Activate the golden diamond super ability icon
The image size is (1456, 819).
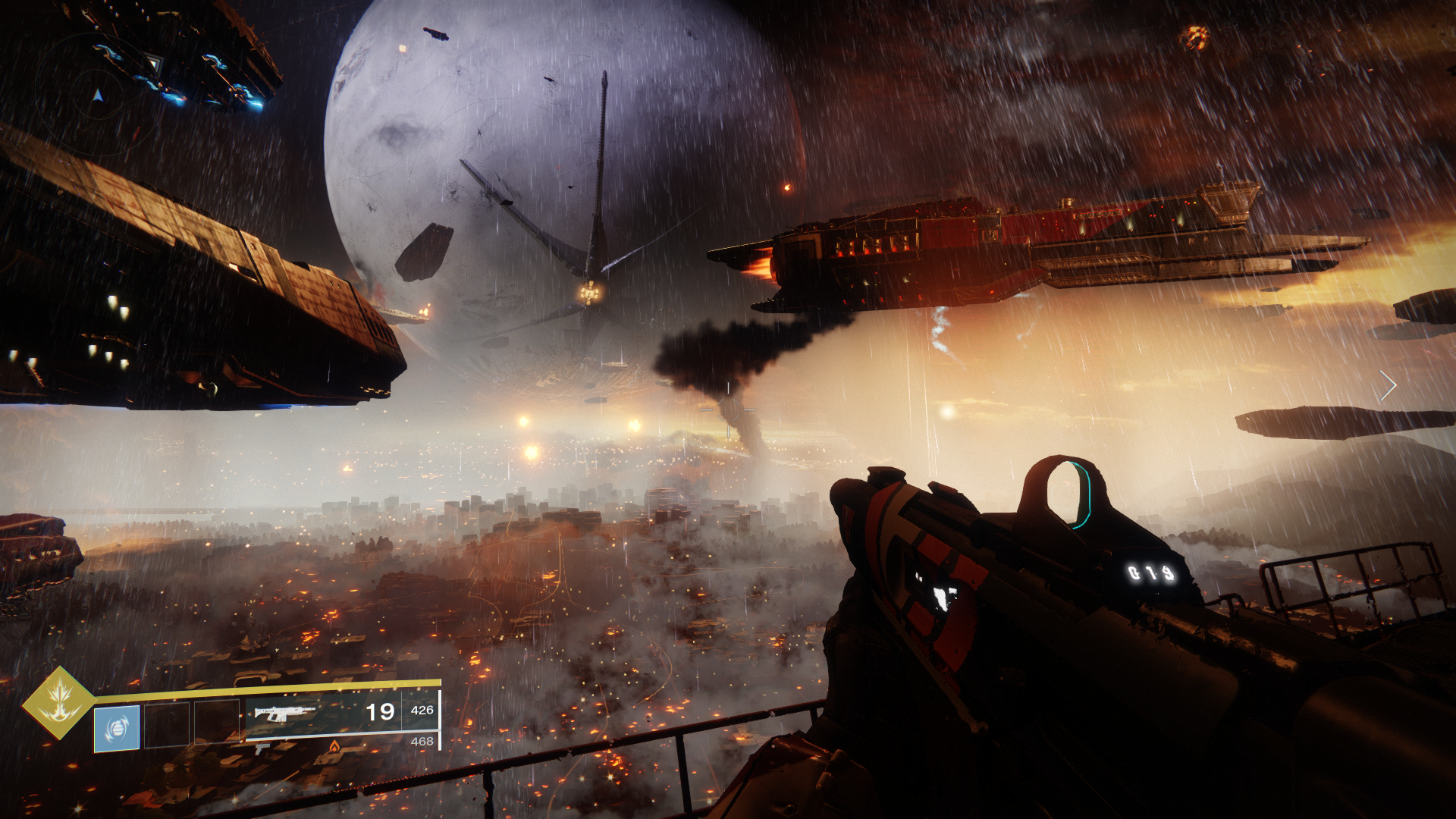[x=59, y=702]
